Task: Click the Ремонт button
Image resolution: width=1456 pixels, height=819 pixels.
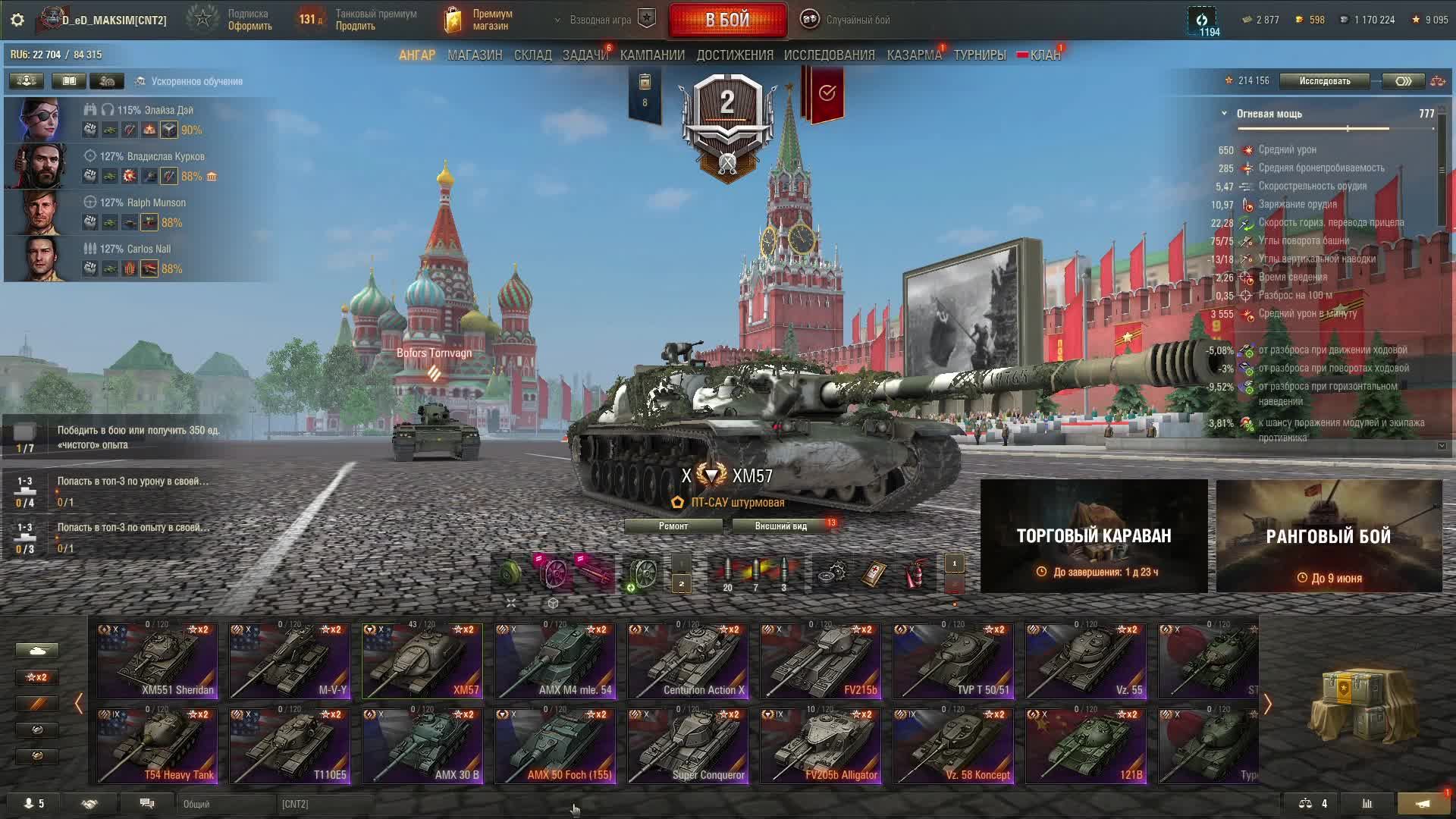Action: (673, 526)
